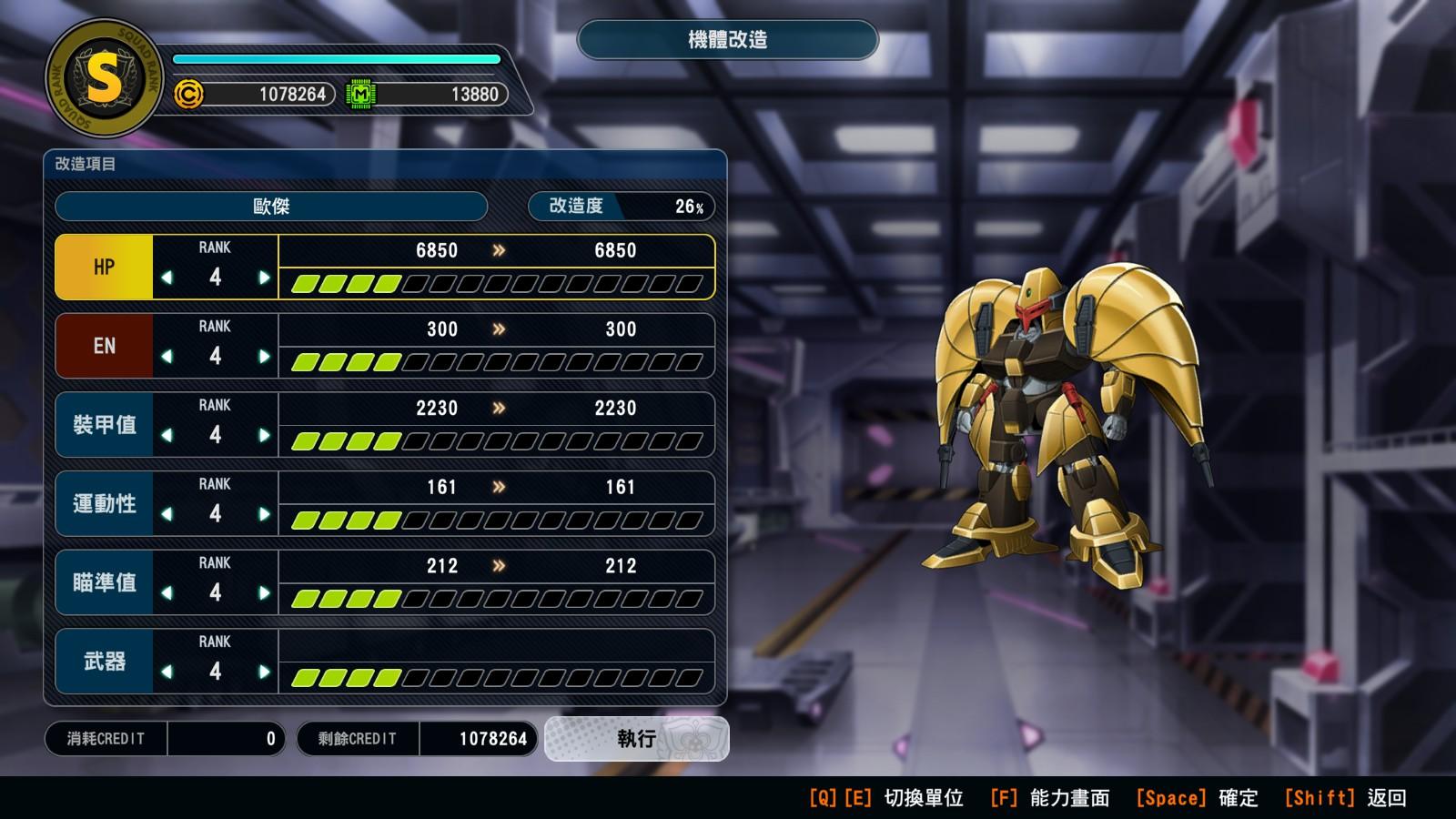Select the 武器 weapon row

point(104,662)
